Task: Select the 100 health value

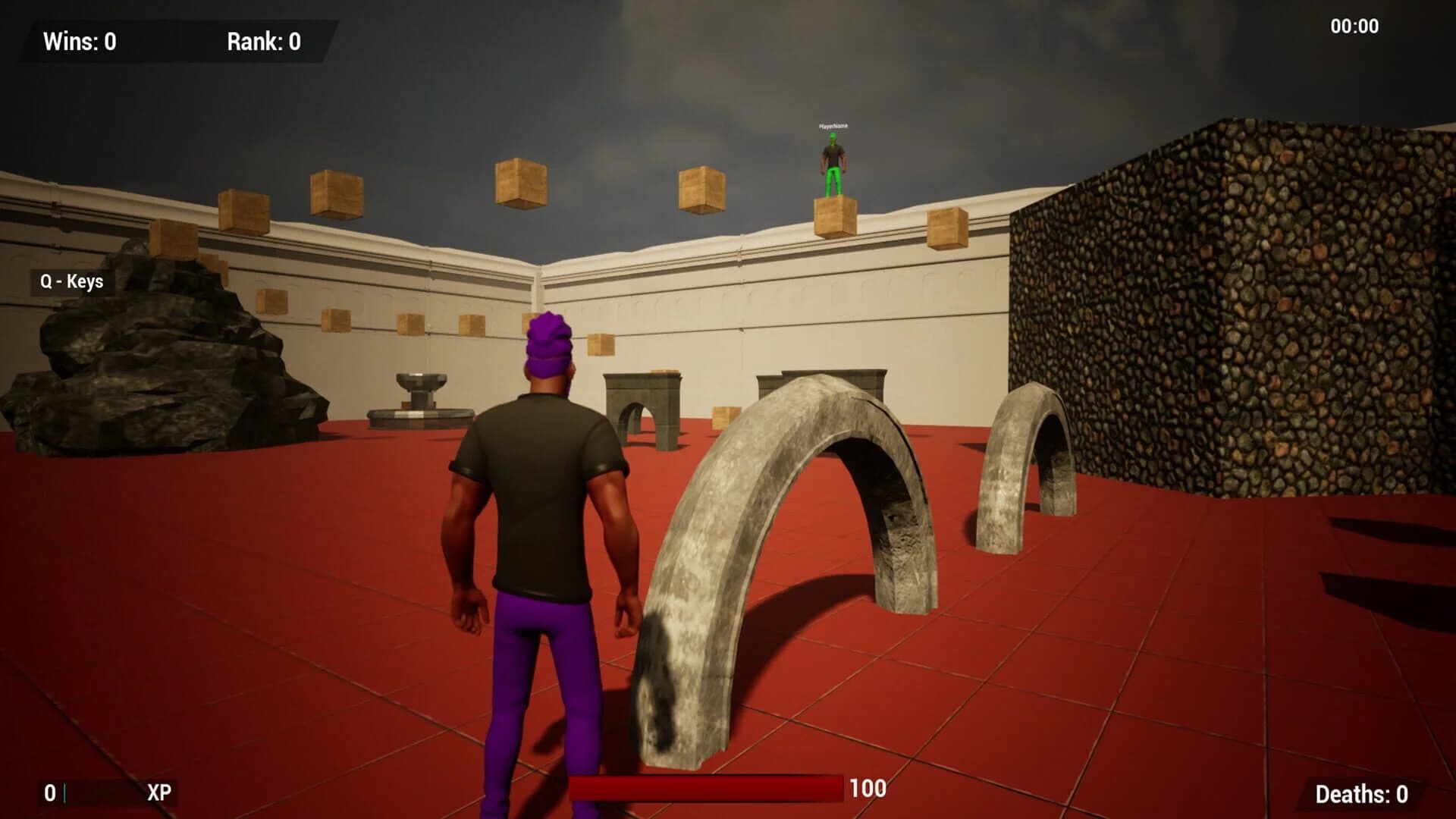Action: pos(869,788)
